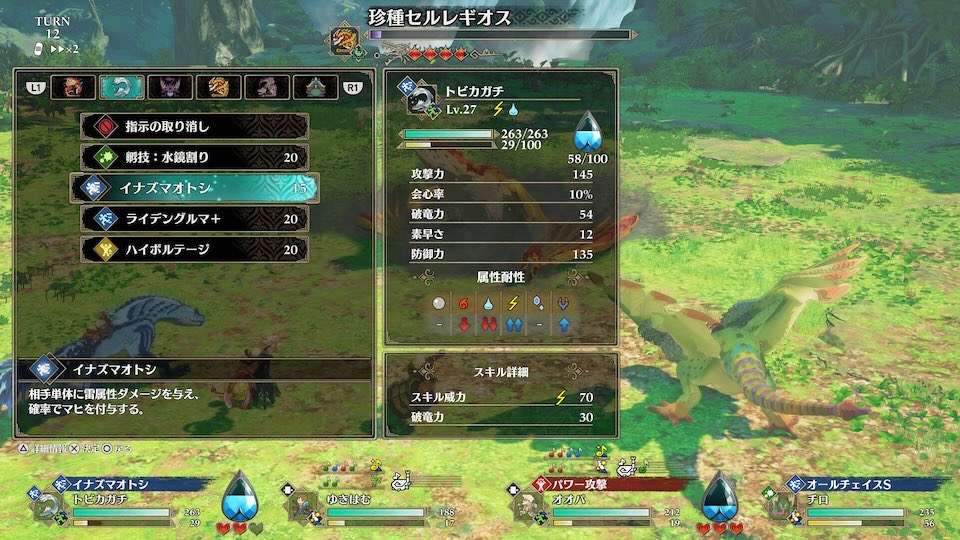
Task: Open the orange striped monster tab
Action: 219,87
